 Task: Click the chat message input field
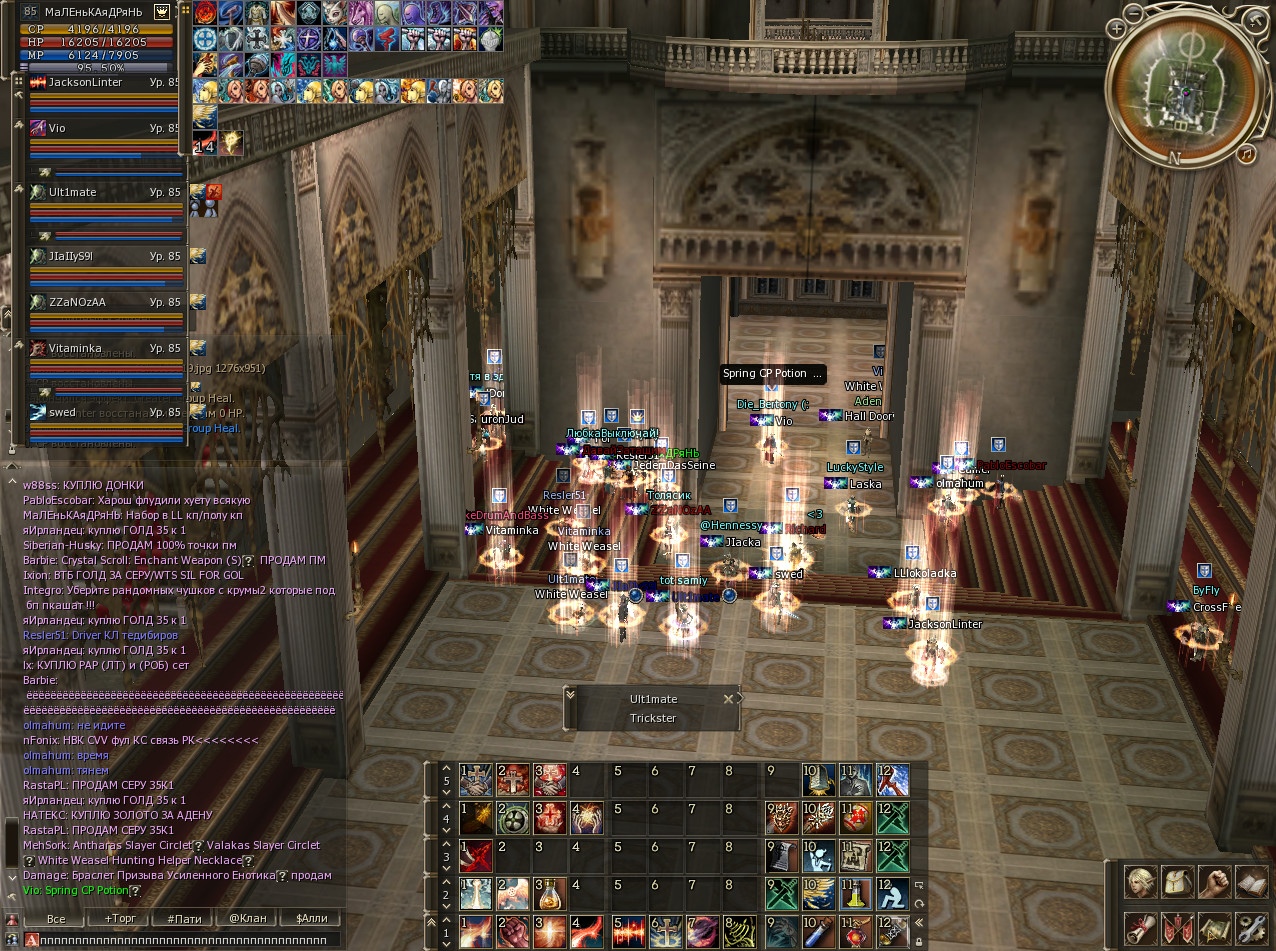(185, 940)
